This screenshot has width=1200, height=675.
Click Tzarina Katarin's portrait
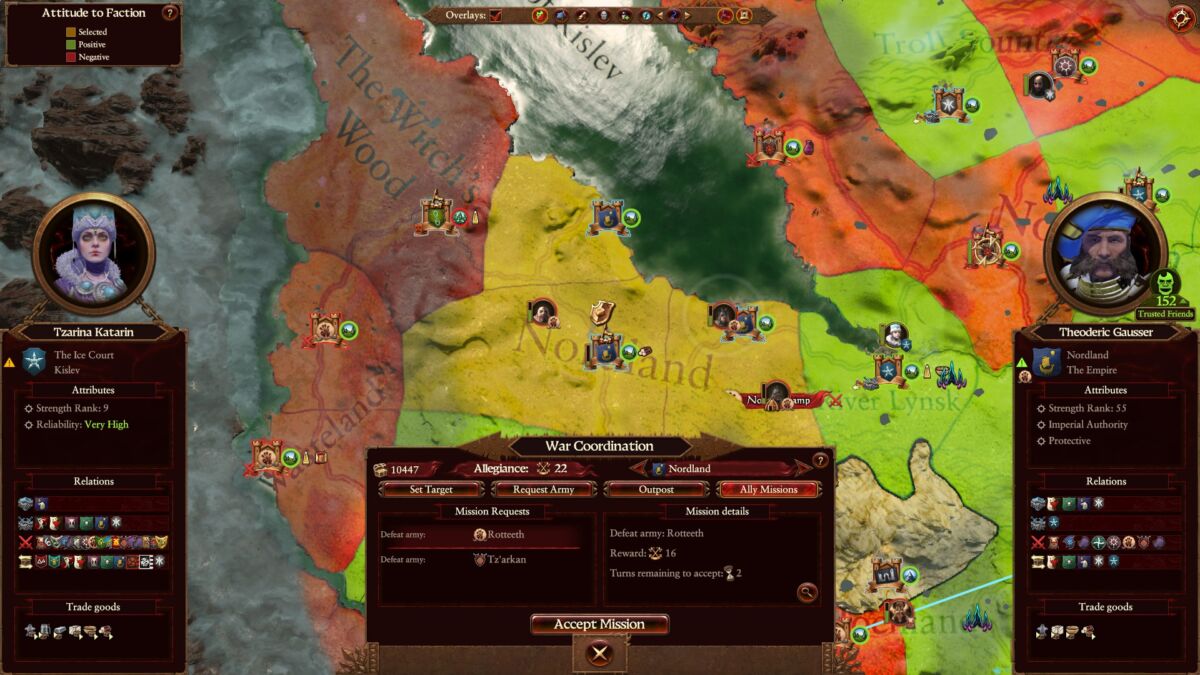point(93,253)
